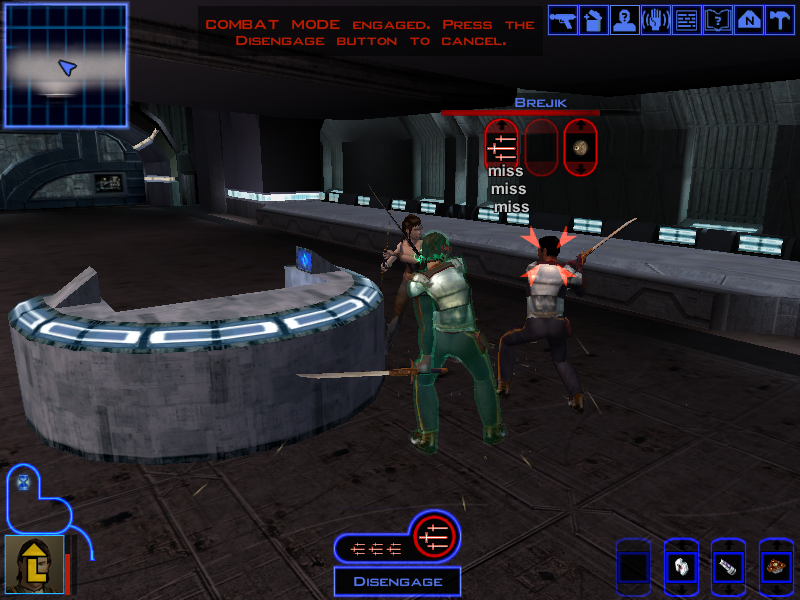800x600 pixels.
Task: Show the Character sheet (person silhouette icon)
Action: [x=625, y=20]
